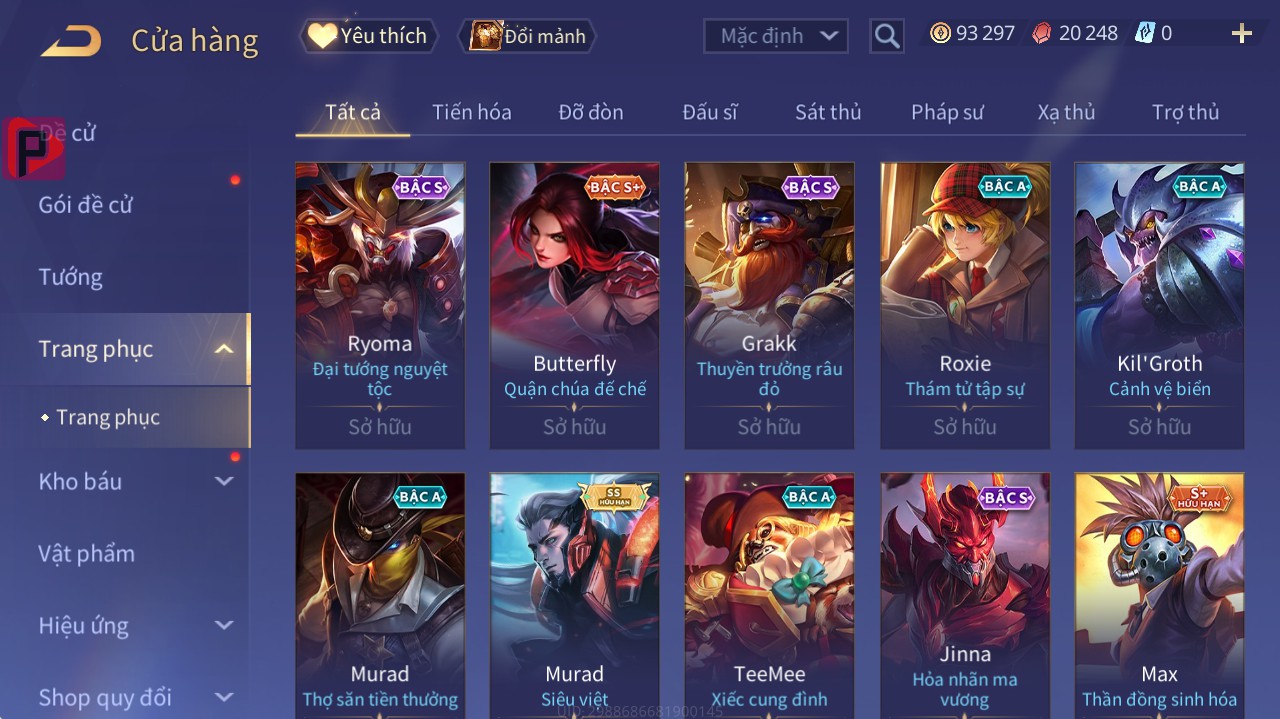The width and height of the screenshot is (1280, 719).
Task: Open the Đổi mảnh fragment exchange
Action: pos(527,36)
